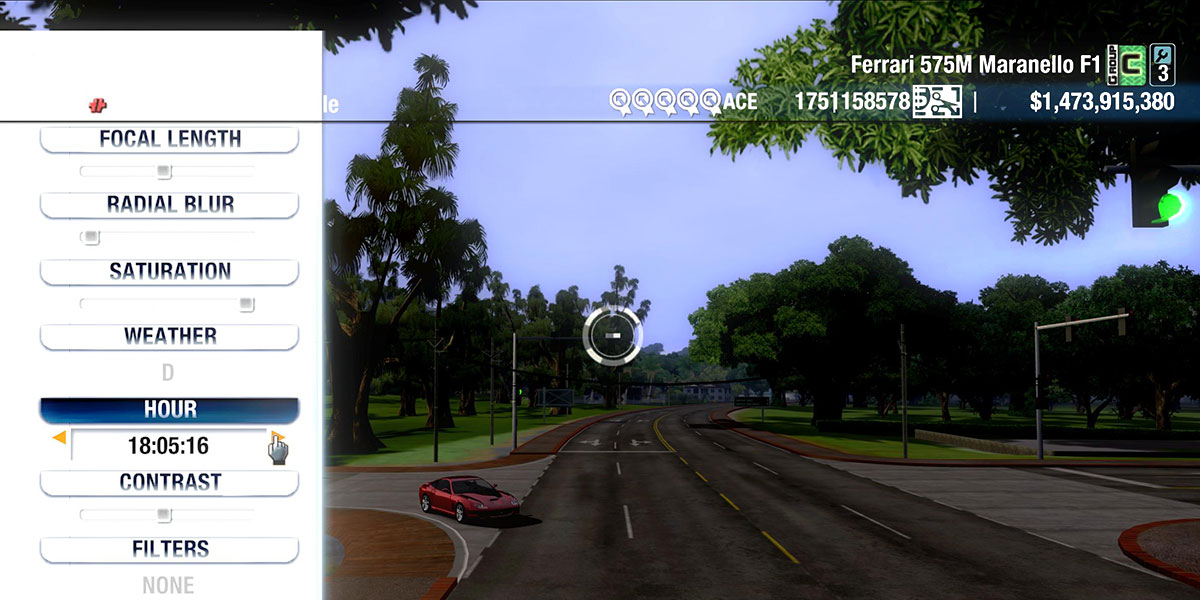Click the Focal Length slider handle
The image size is (1200, 600).
[x=164, y=171]
